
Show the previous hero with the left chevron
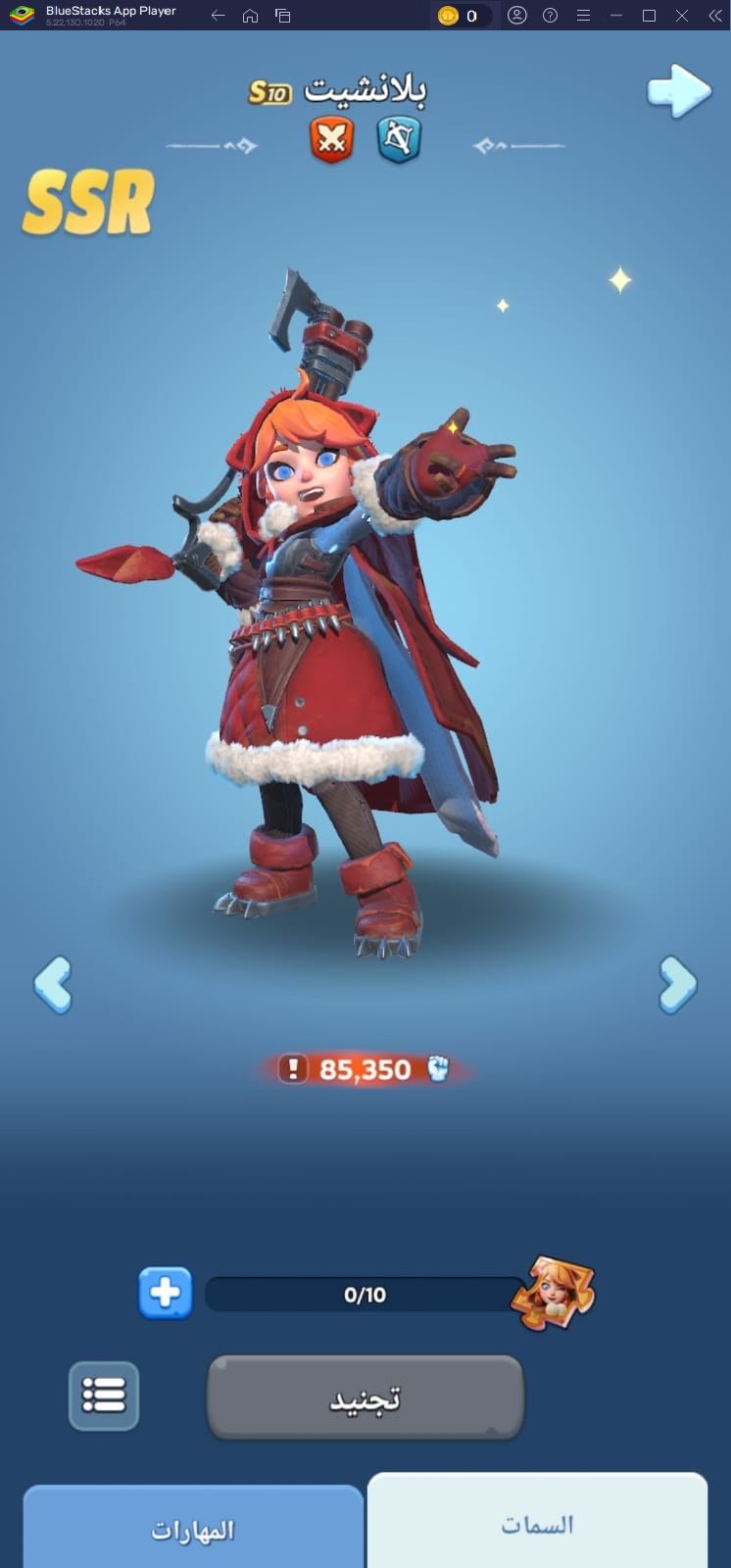pos(53,984)
